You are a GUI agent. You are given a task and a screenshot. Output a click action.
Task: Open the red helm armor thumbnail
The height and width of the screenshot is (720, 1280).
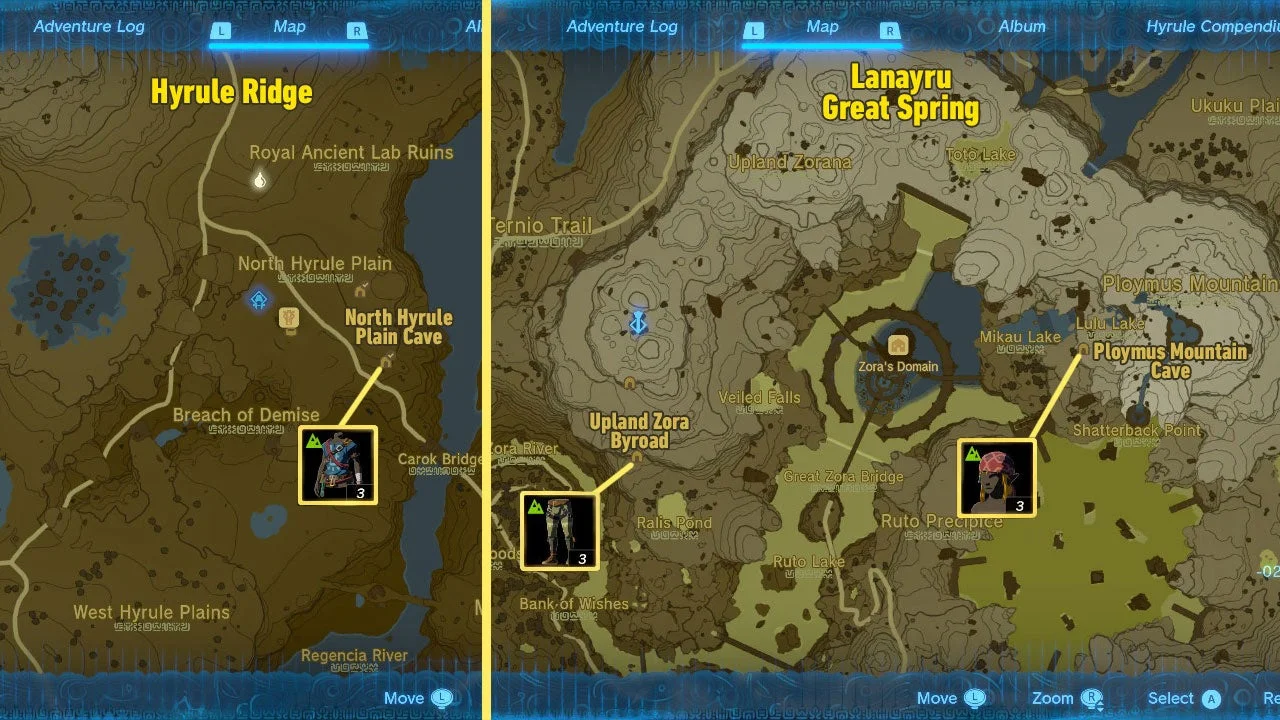click(x=996, y=477)
